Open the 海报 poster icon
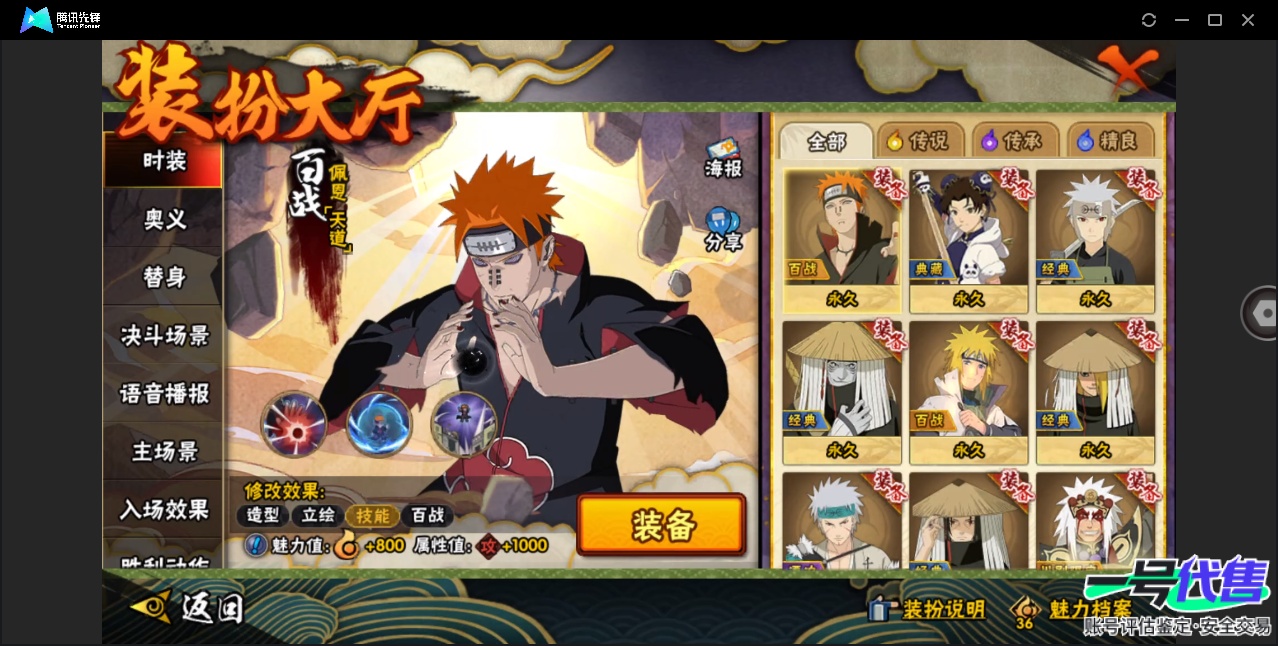Image resolution: width=1278 pixels, height=646 pixels. click(x=723, y=158)
